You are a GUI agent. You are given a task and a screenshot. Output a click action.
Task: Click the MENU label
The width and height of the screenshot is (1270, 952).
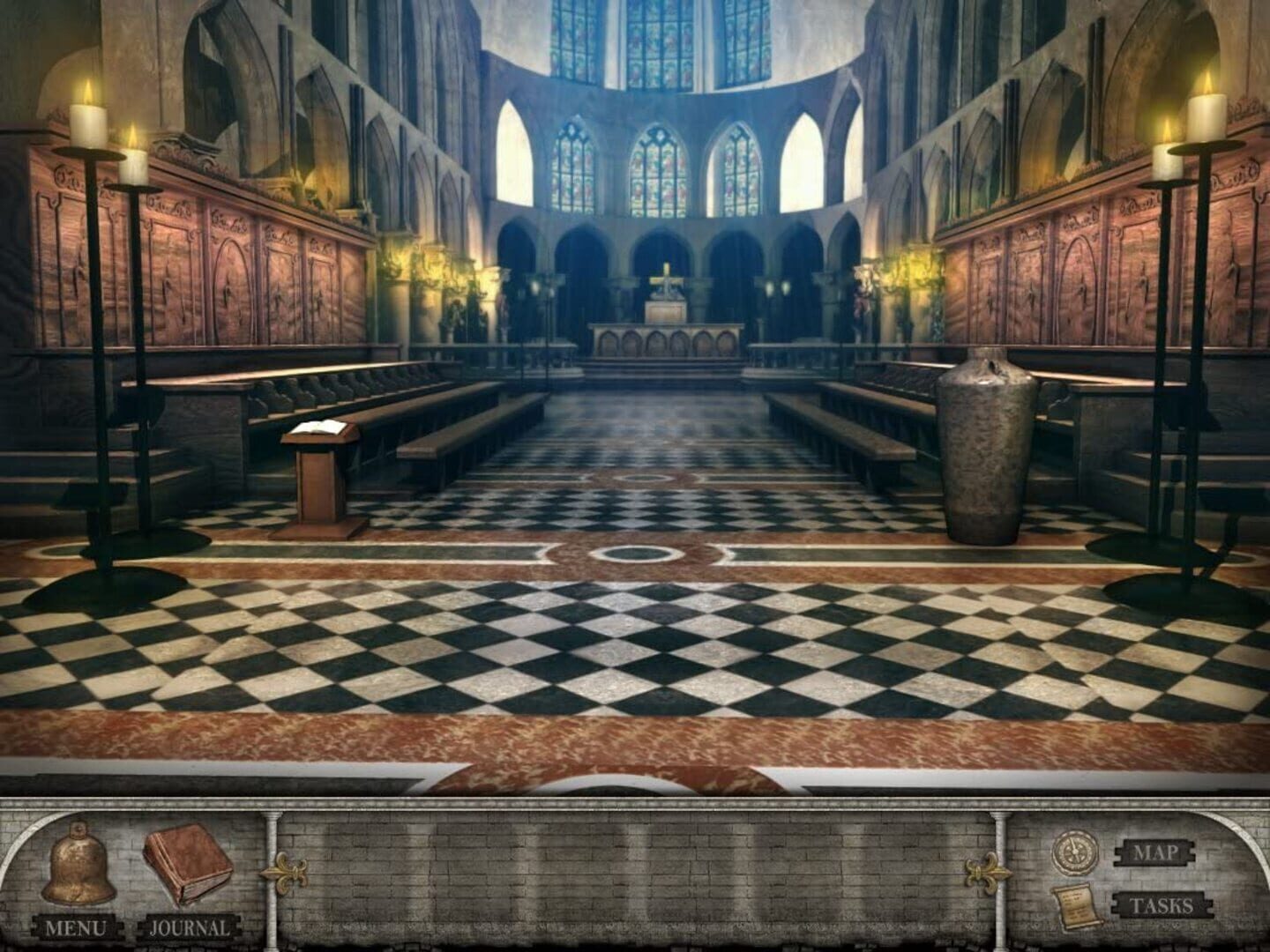tap(78, 926)
